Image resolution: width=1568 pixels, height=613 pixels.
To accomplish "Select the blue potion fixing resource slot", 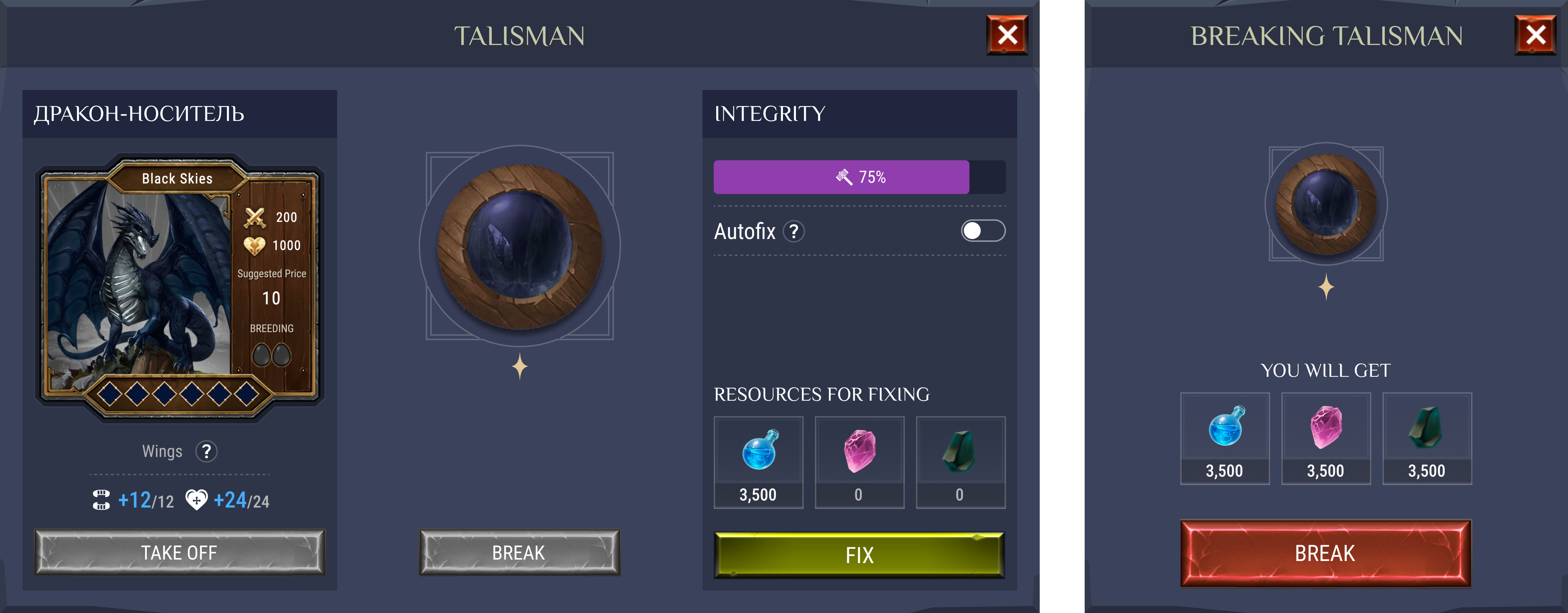I will [758, 462].
